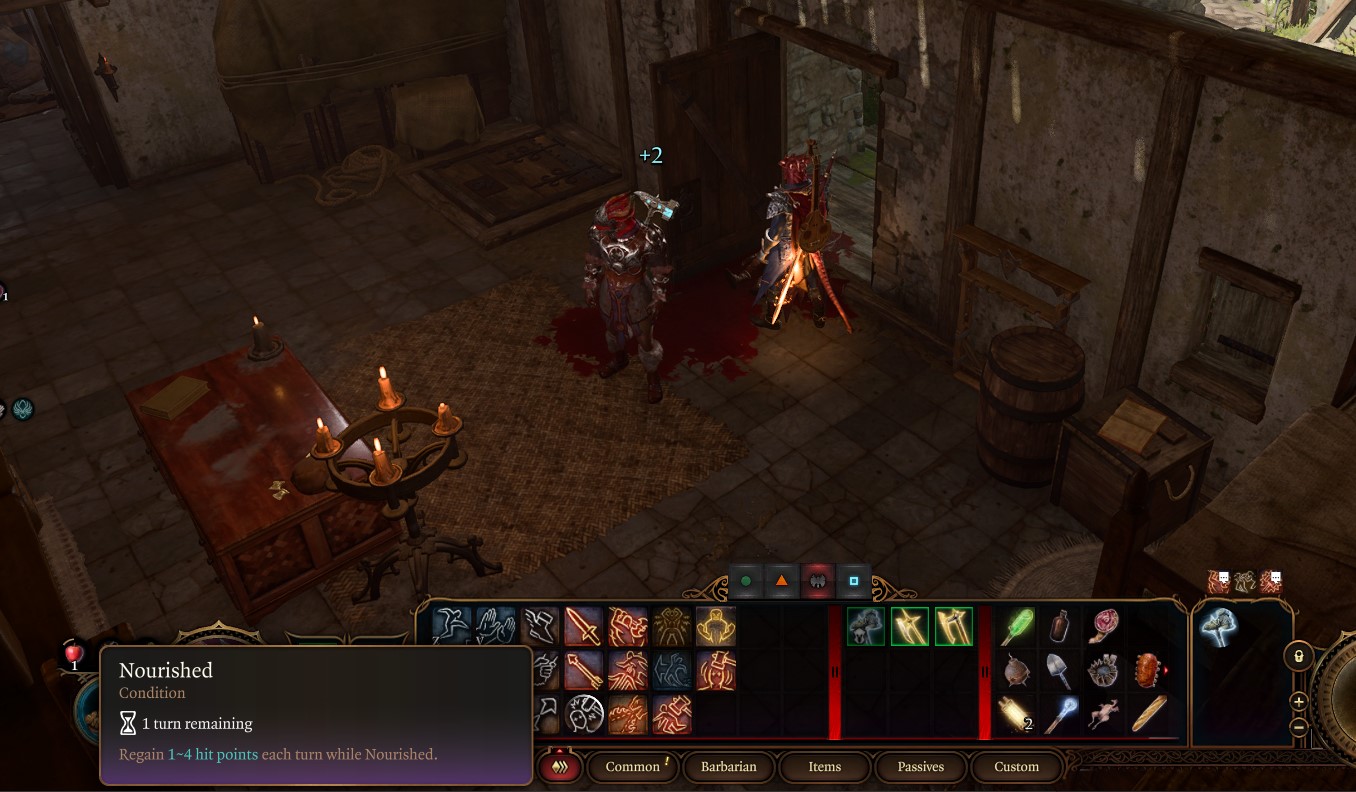Switch to the Common hotbar tab
This screenshot has width=1356, height=792.
click(x=633, y=767)
